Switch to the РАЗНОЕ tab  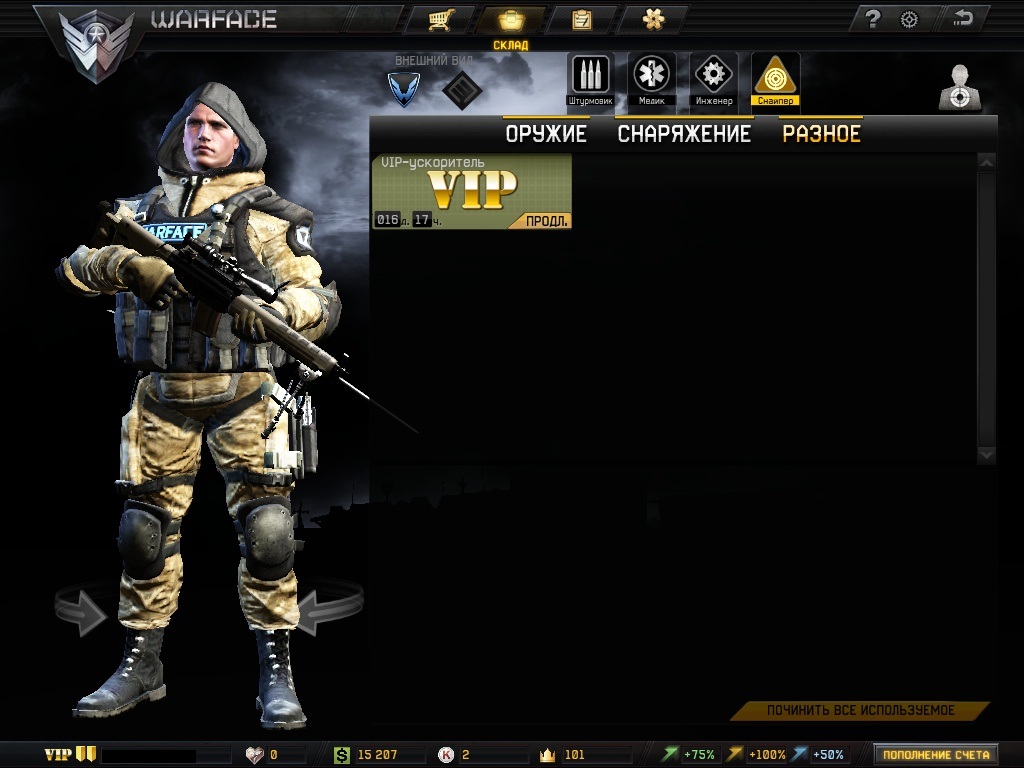pos(821,134)
